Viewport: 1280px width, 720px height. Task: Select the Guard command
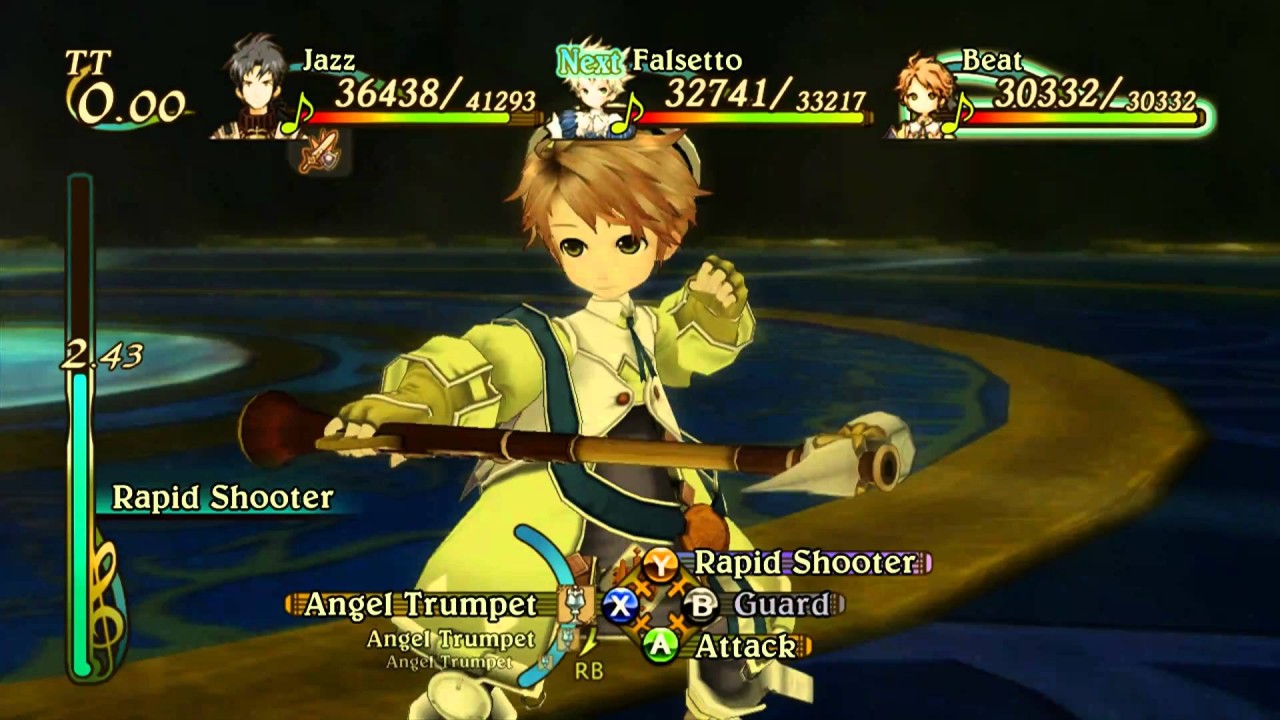[781, 604]
